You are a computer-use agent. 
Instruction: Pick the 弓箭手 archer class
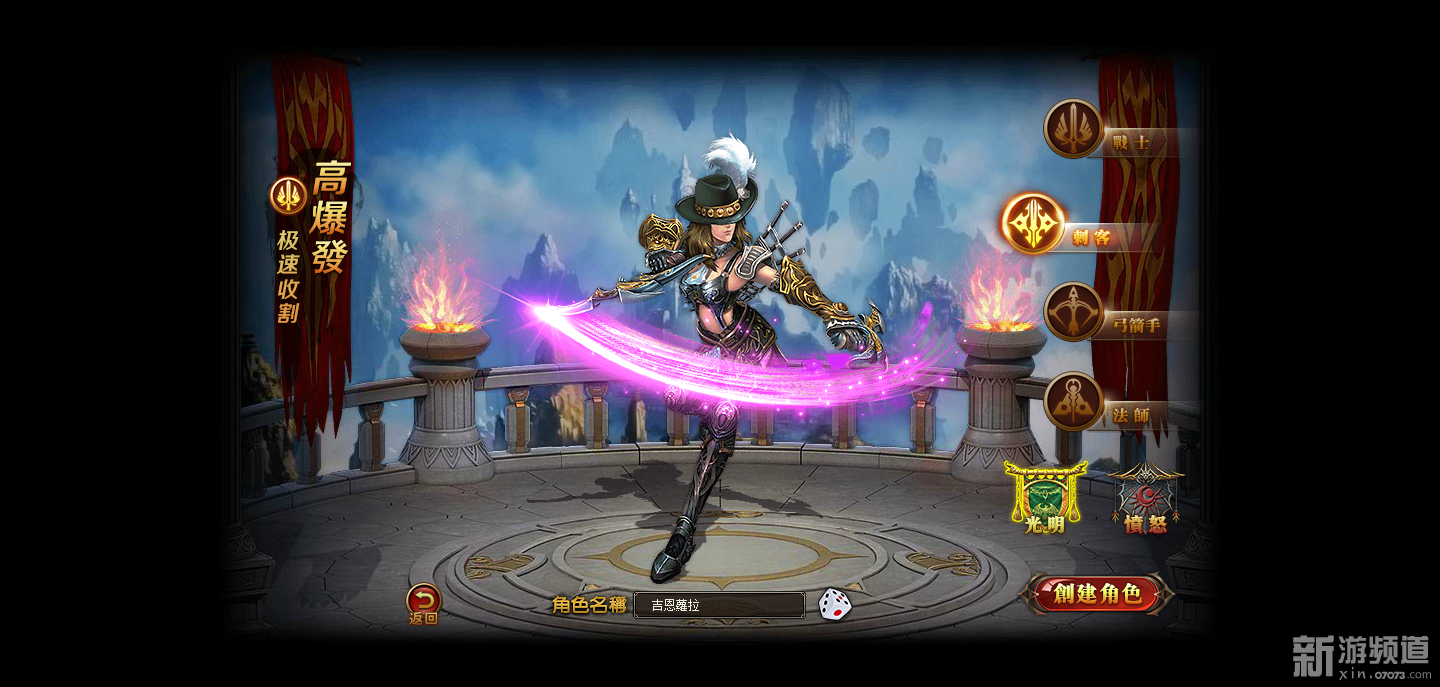[1074, 313]
